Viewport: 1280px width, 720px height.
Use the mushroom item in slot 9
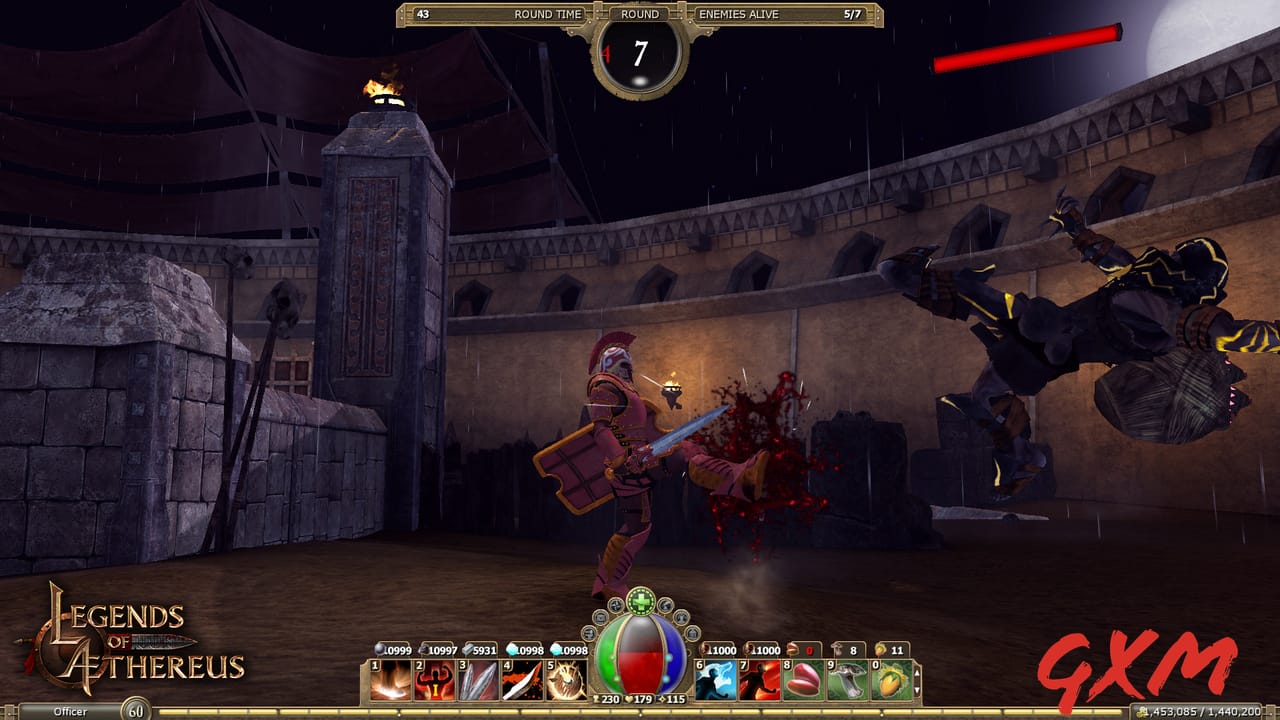[849, 678]
